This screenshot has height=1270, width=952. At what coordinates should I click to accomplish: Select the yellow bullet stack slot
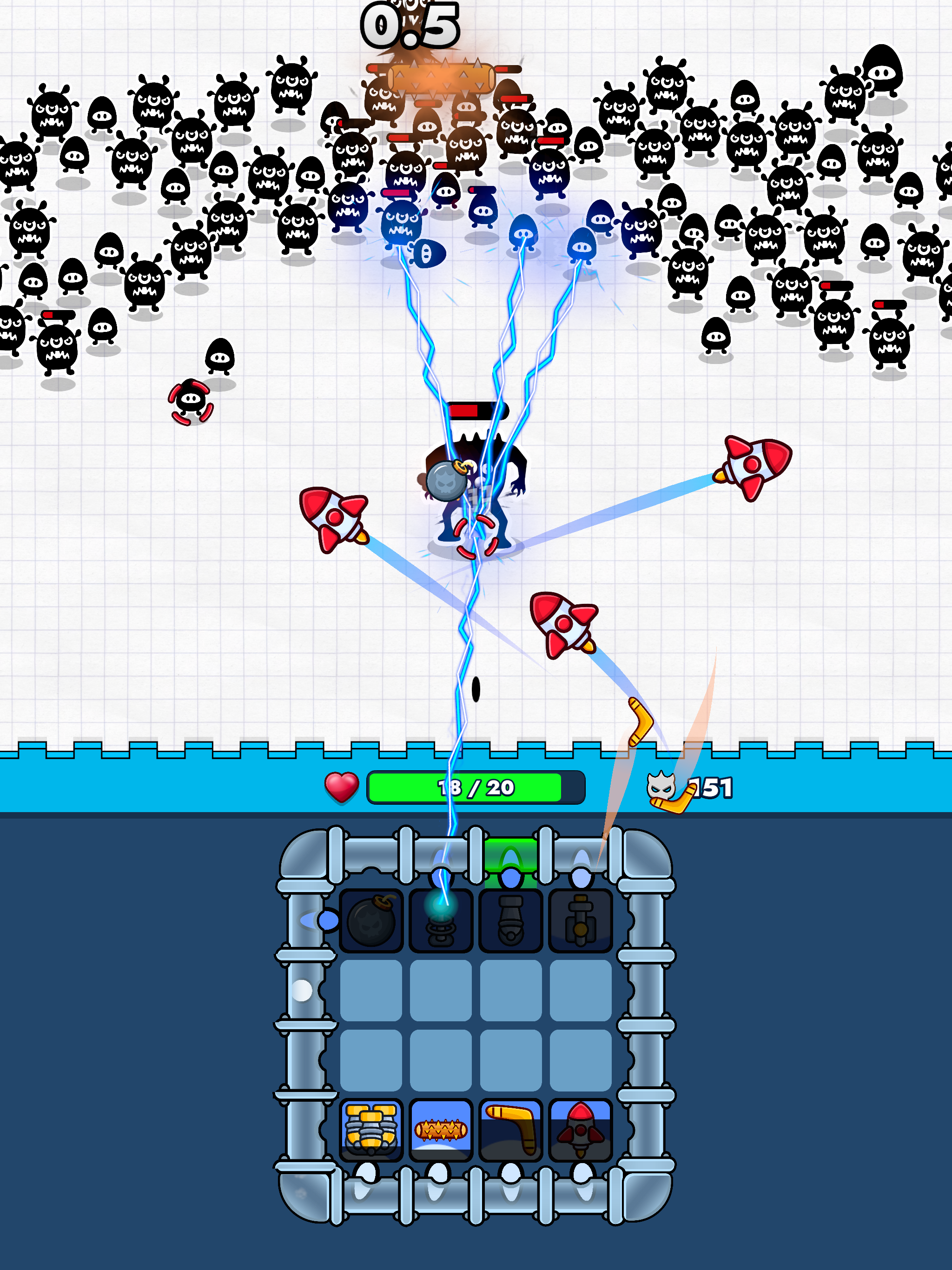(371, 1130)
